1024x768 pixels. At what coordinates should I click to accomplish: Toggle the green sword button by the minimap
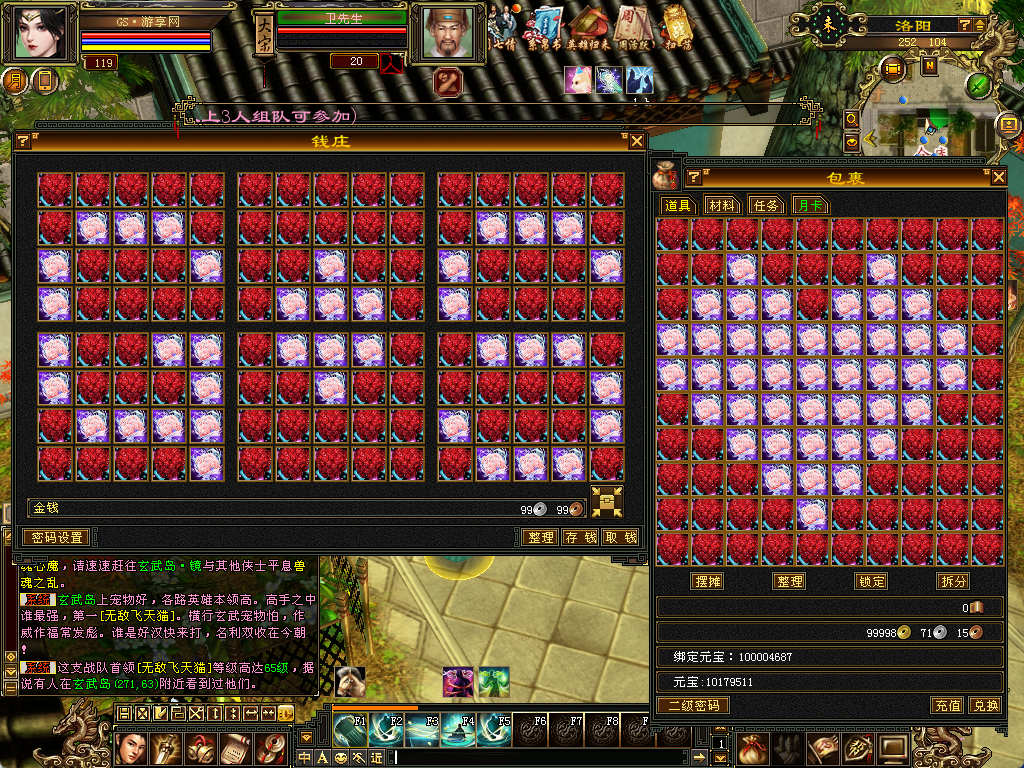click(x=978, y=84)
